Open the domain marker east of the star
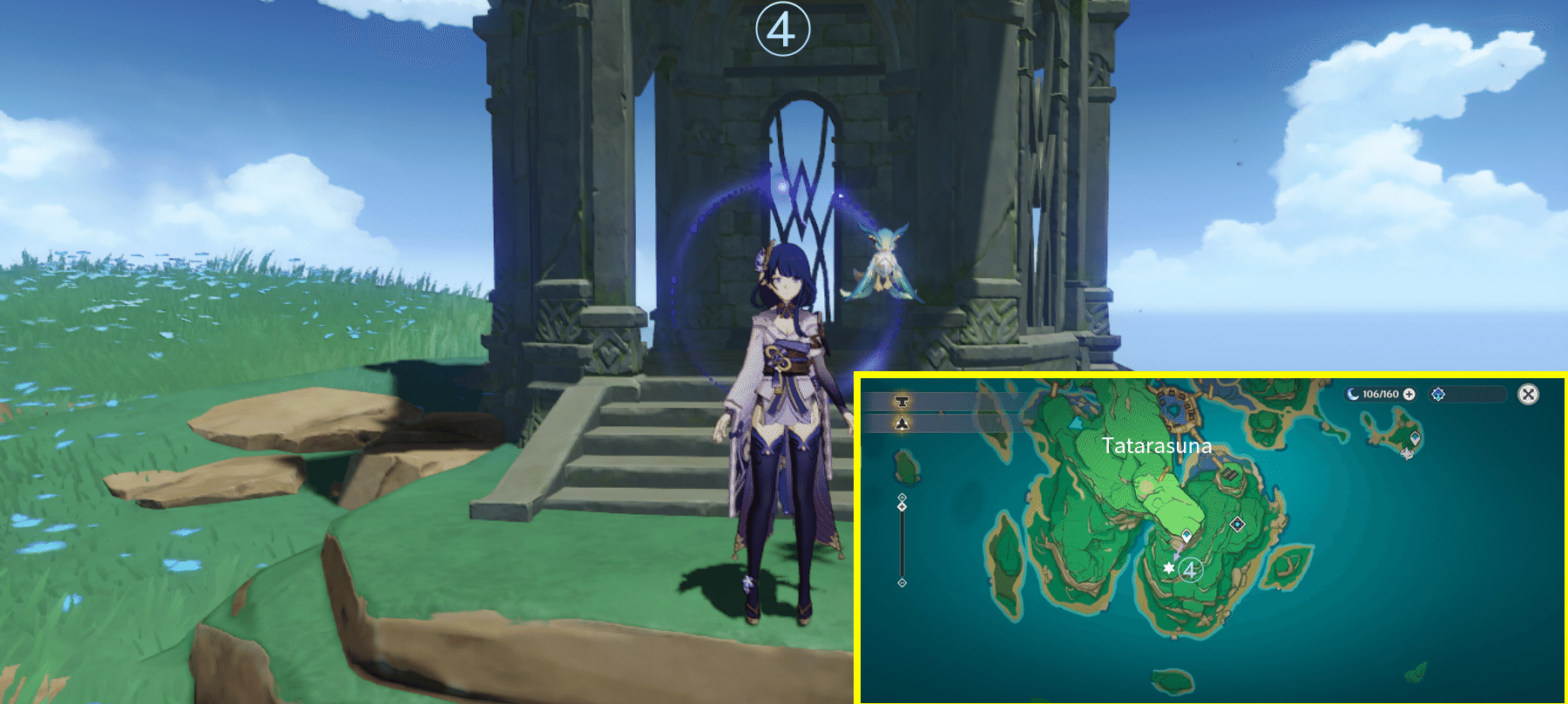This screenshot has height=704, width=1568. 1237,524
